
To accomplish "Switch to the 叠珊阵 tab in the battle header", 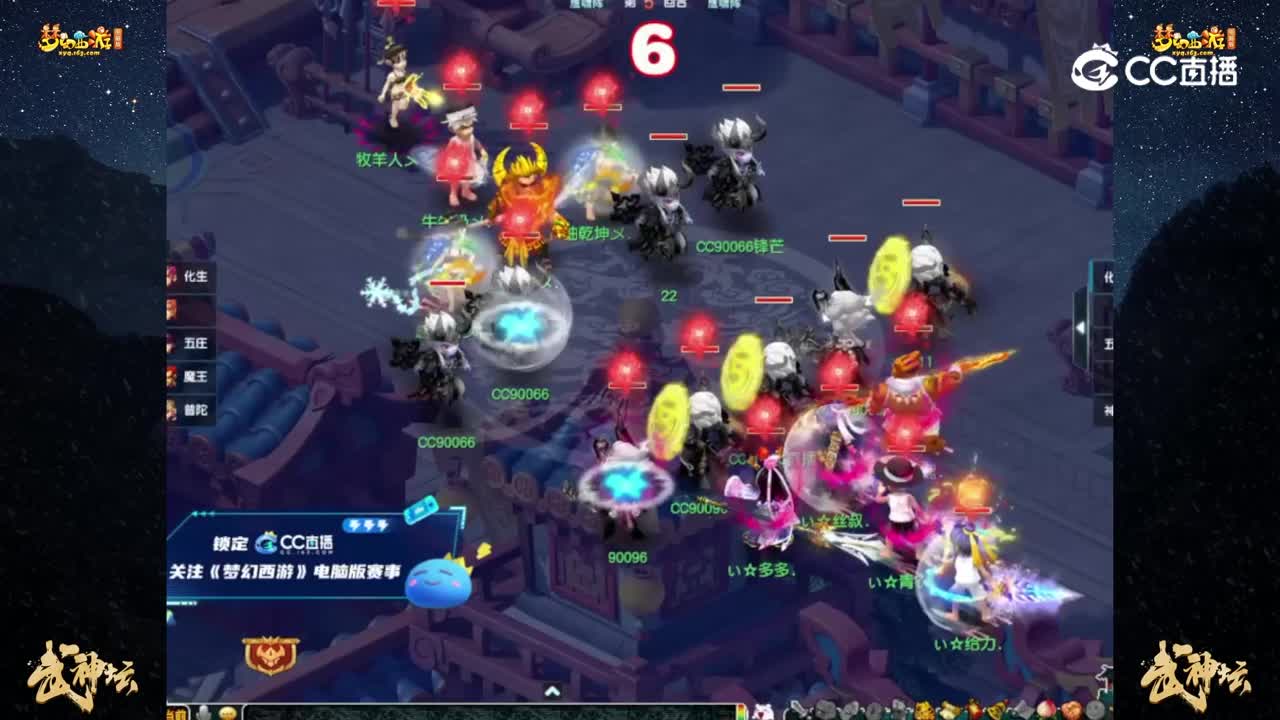I will 587,5.
